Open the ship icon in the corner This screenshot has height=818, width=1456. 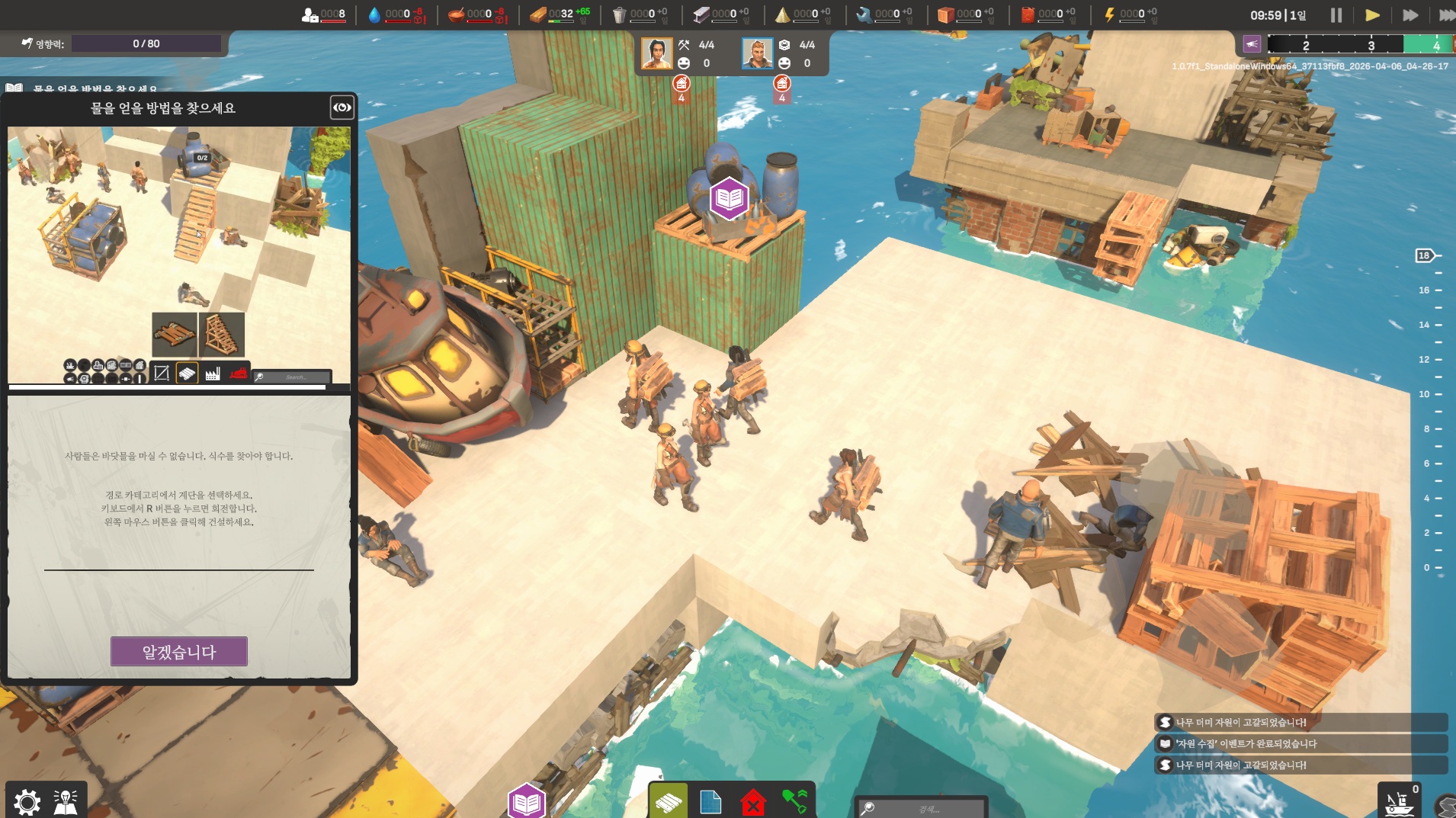tap(1399, 802)
